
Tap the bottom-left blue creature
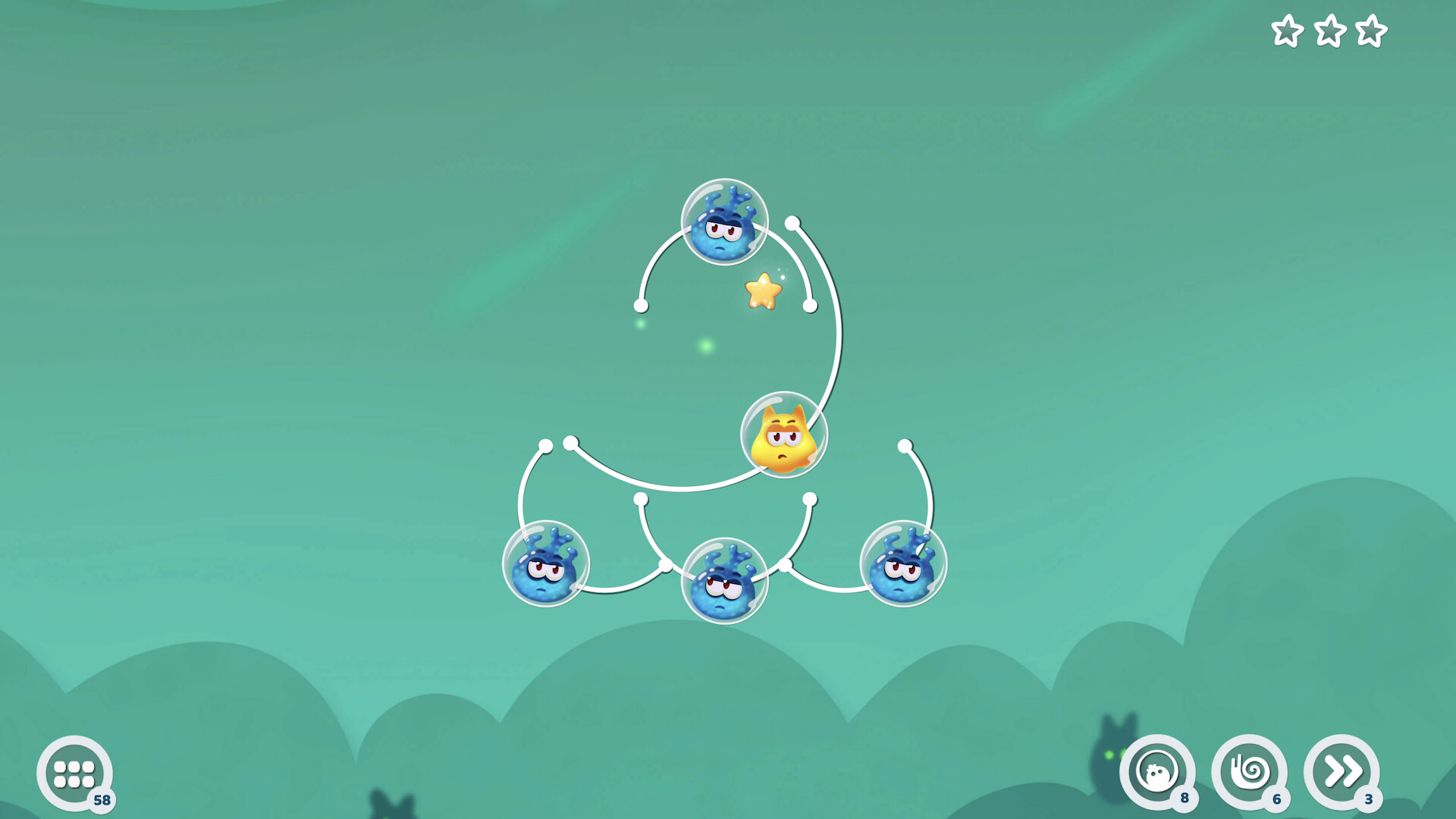[x=548, y=565]
